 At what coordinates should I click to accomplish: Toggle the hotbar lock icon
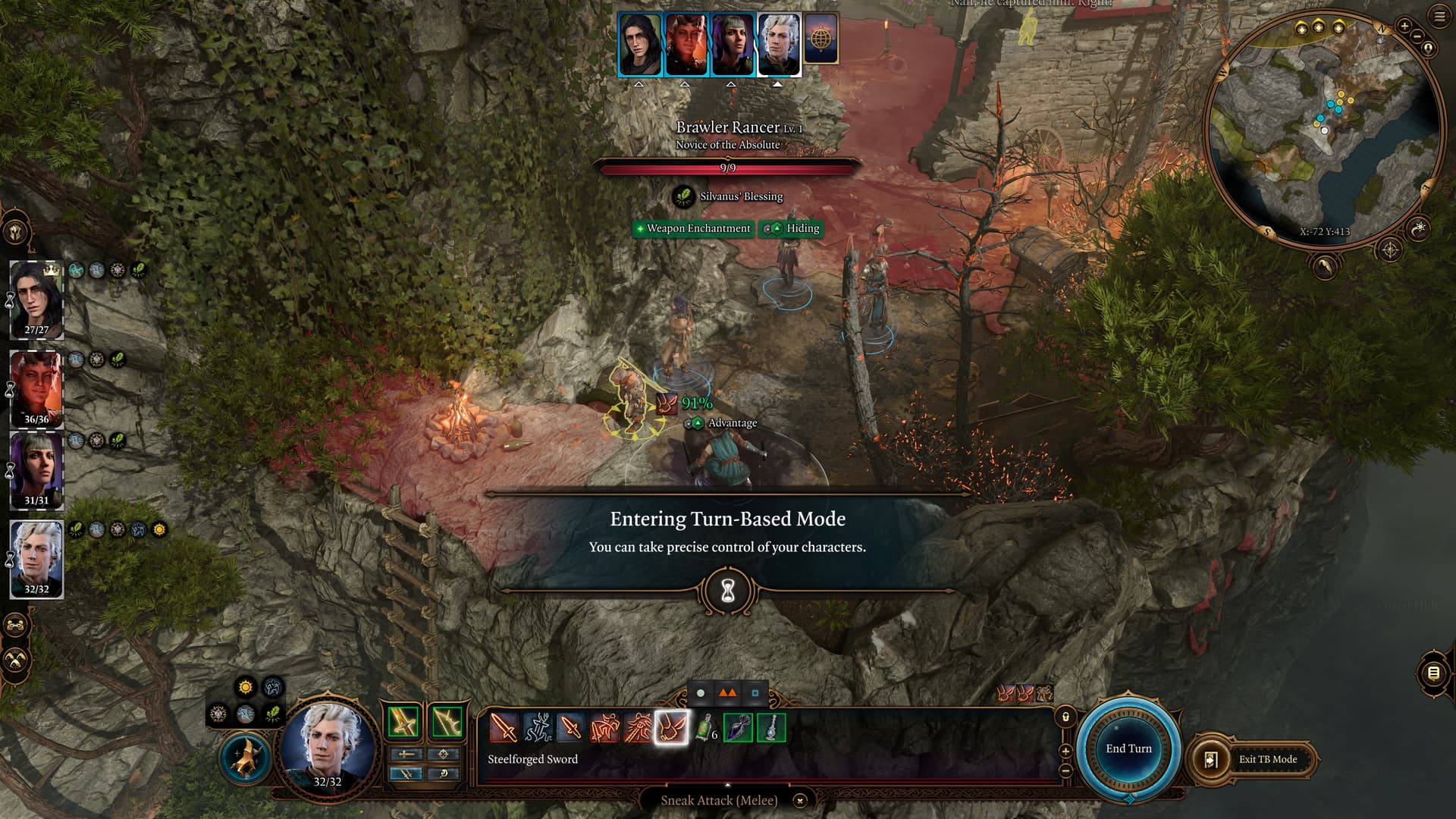click(x=1065, y=717)
